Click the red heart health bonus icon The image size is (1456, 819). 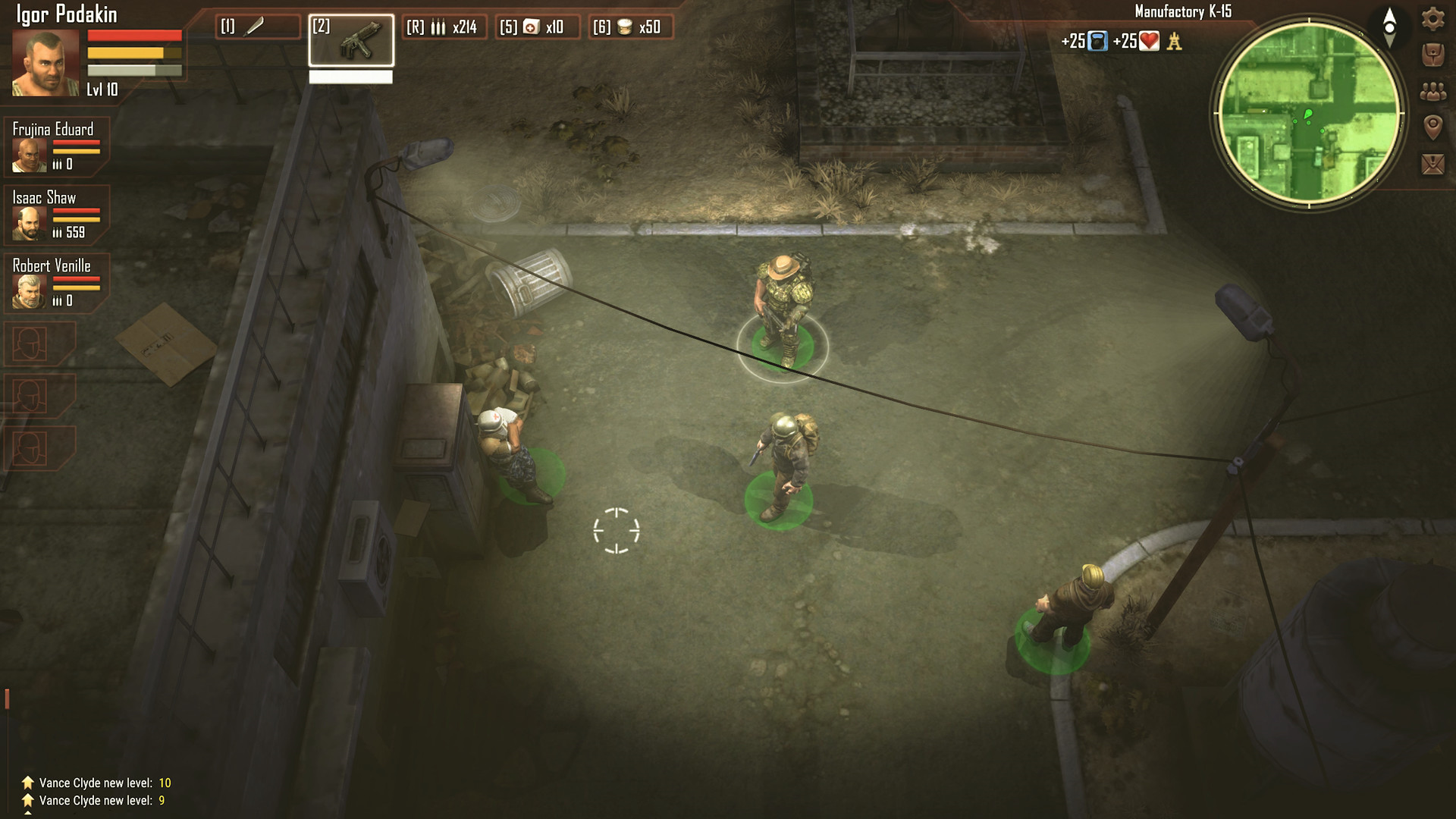tap(1150, 42)
